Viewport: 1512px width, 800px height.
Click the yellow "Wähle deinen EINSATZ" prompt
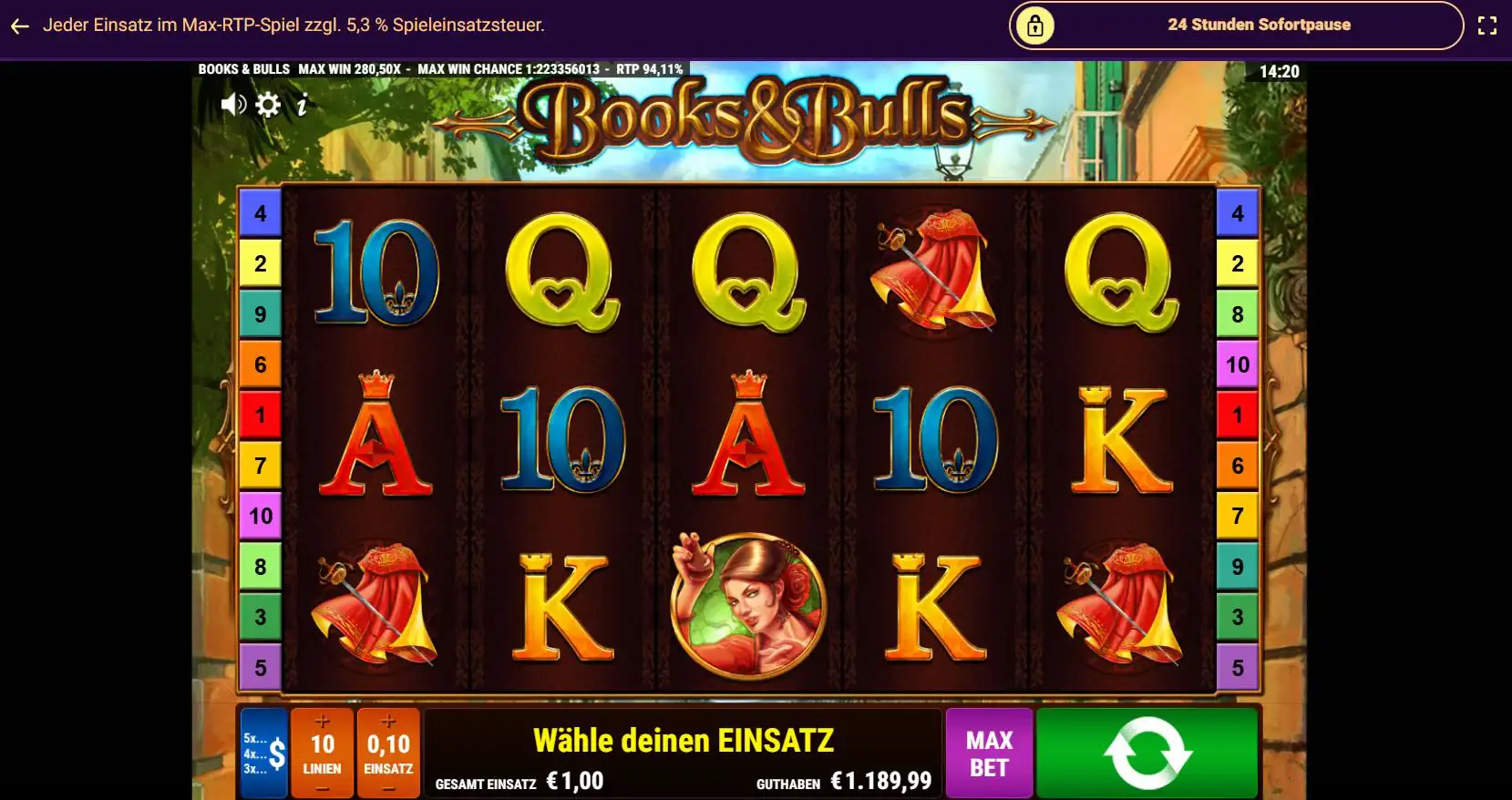point(684,738)
